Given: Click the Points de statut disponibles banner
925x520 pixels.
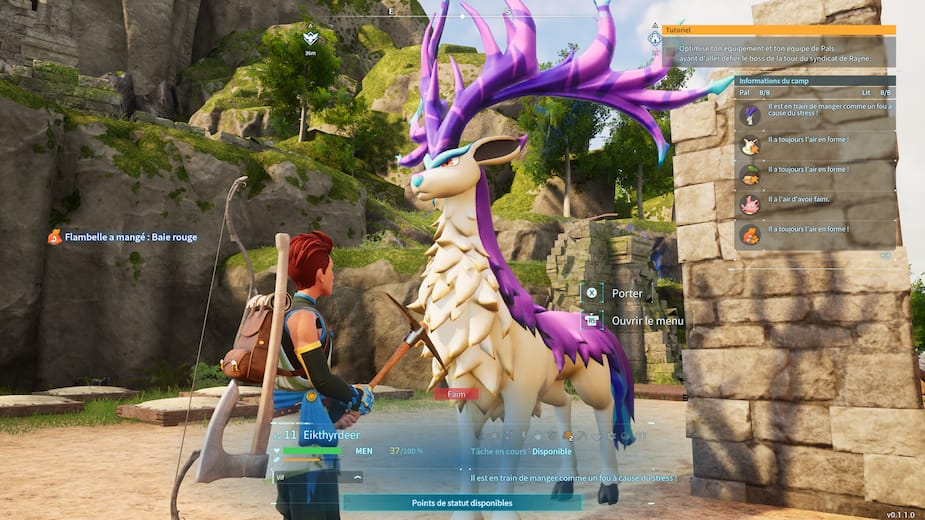Looking at the screenshot, I should 461,503.
